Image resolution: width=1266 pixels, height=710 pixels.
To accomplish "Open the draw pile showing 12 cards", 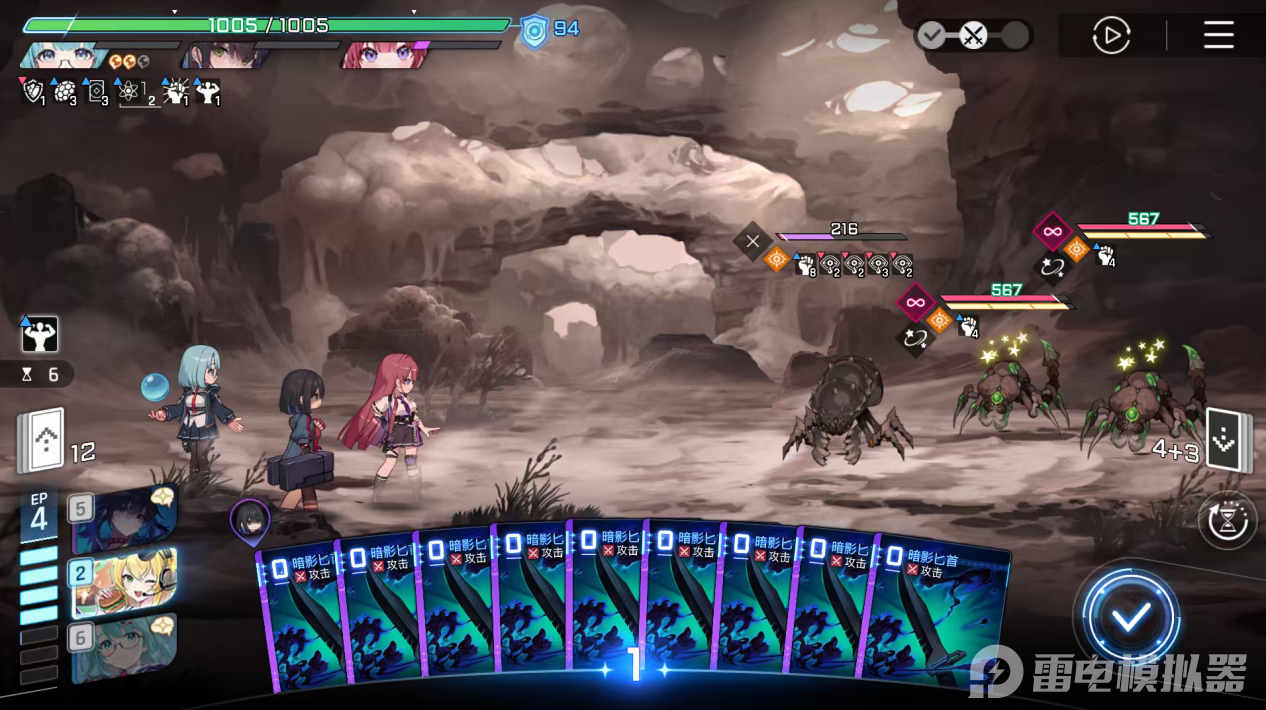I will point(42,440).
